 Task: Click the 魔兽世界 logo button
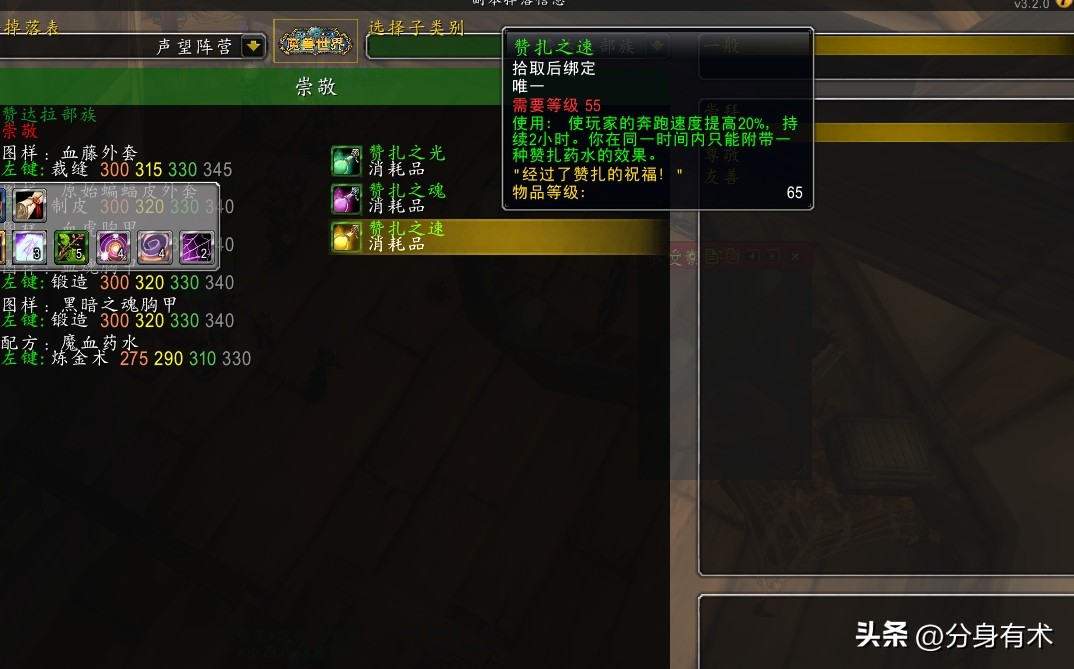(x=316, y=43)
